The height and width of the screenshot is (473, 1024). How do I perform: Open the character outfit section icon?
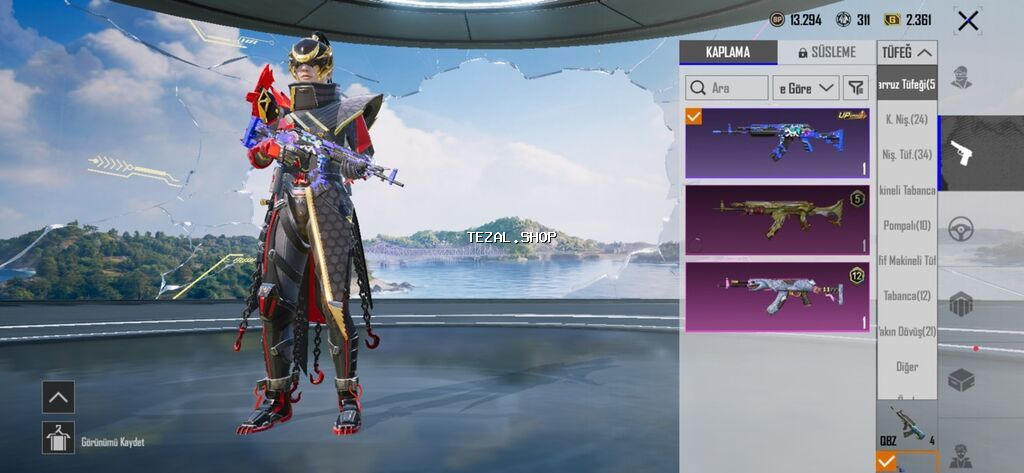tap(961, 78)
